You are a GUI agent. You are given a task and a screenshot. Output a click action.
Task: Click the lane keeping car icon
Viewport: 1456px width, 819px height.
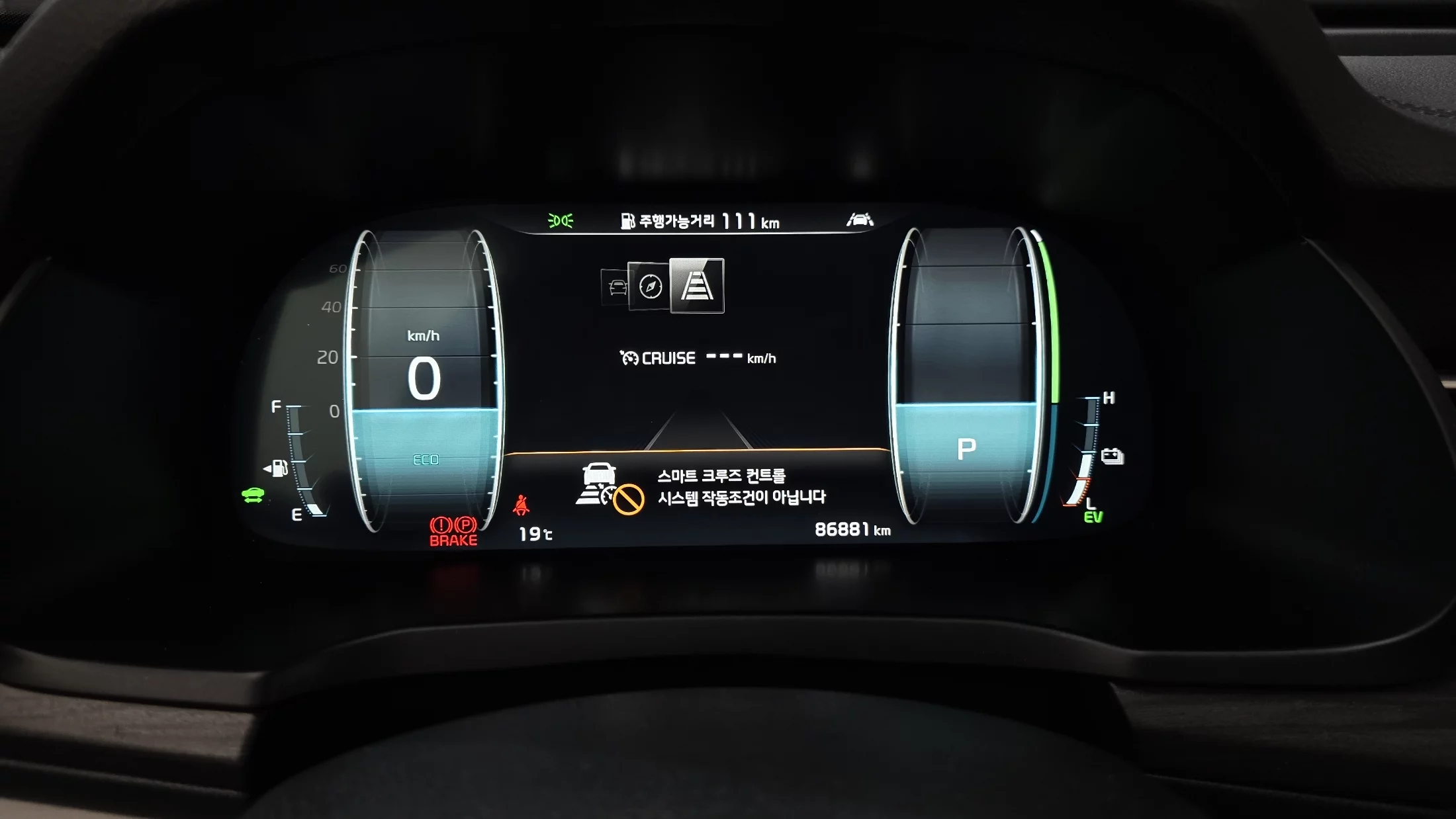pos(860,220)
